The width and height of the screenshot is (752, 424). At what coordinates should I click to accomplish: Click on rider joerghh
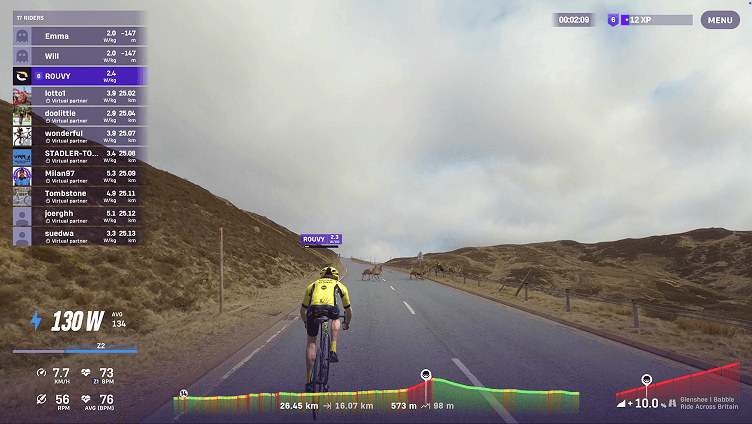(78, 216)
